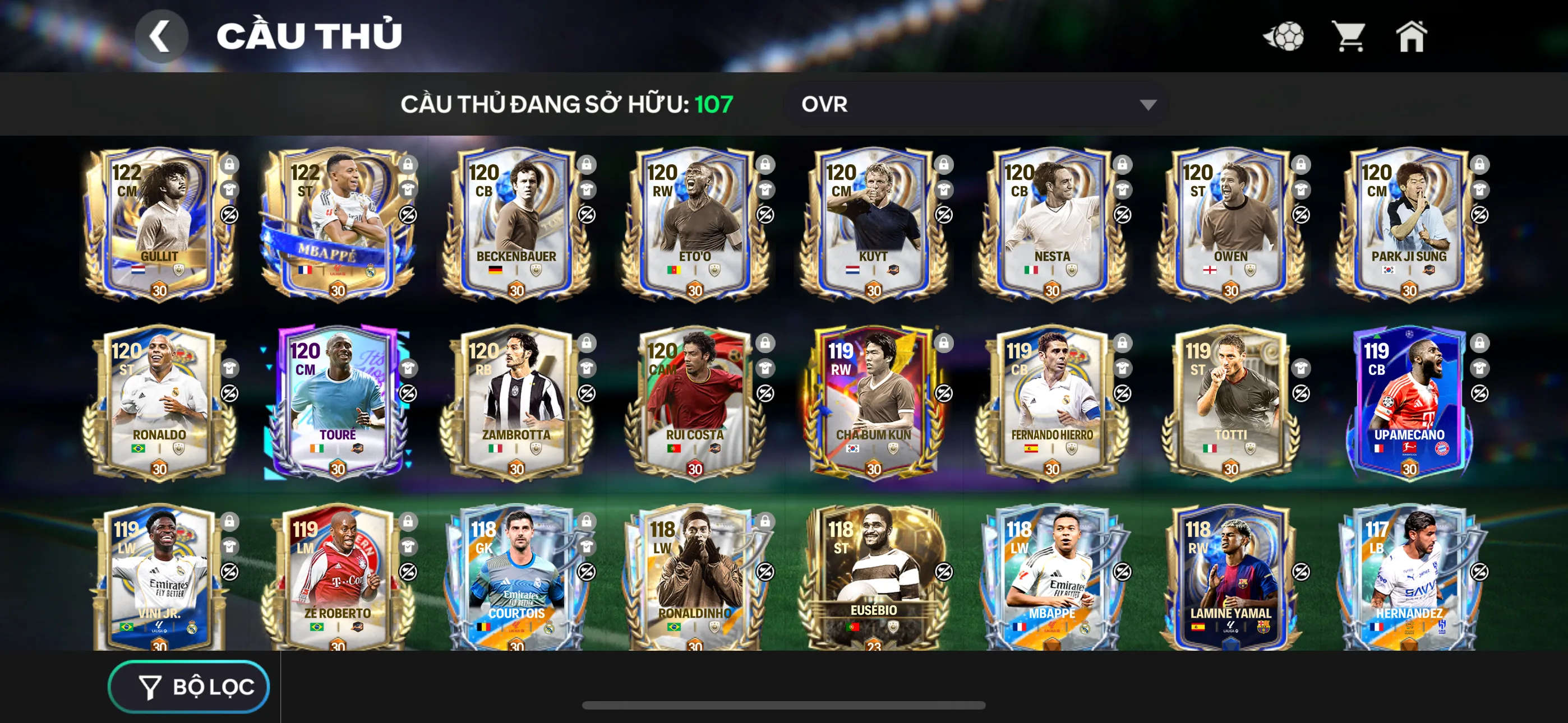Go to home screen via house icon
The width and height of the screenshot is (1568, 723).
coord(1412,36)
